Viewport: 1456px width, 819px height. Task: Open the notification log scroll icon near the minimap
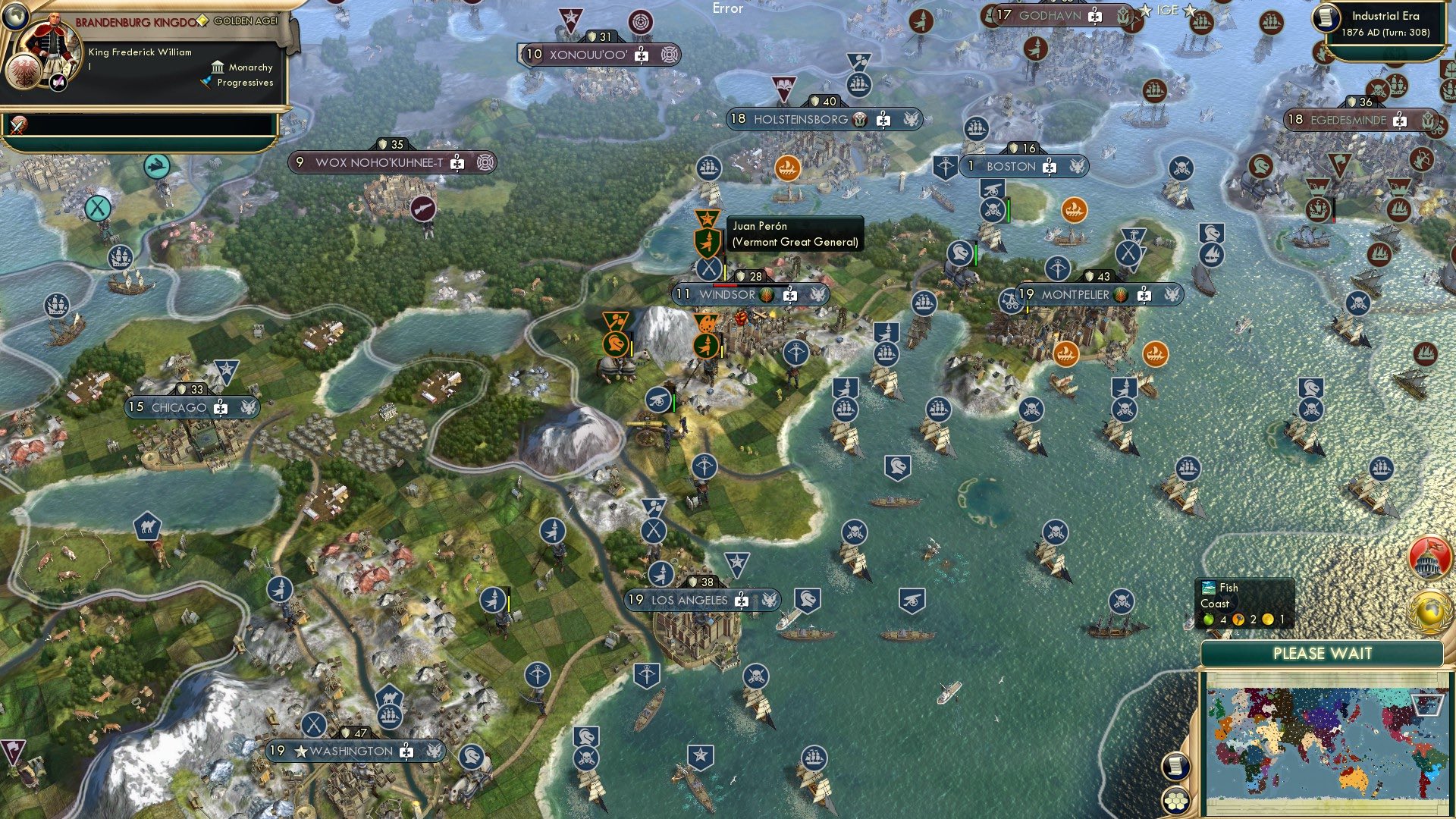click(x=1176, y=767)
